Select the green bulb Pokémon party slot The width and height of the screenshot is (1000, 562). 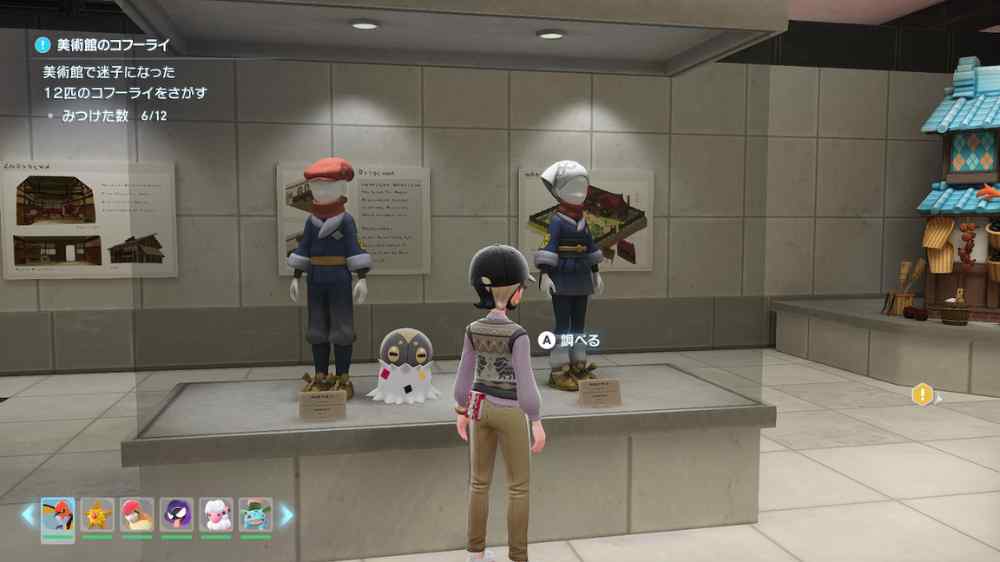click(255, 514)
